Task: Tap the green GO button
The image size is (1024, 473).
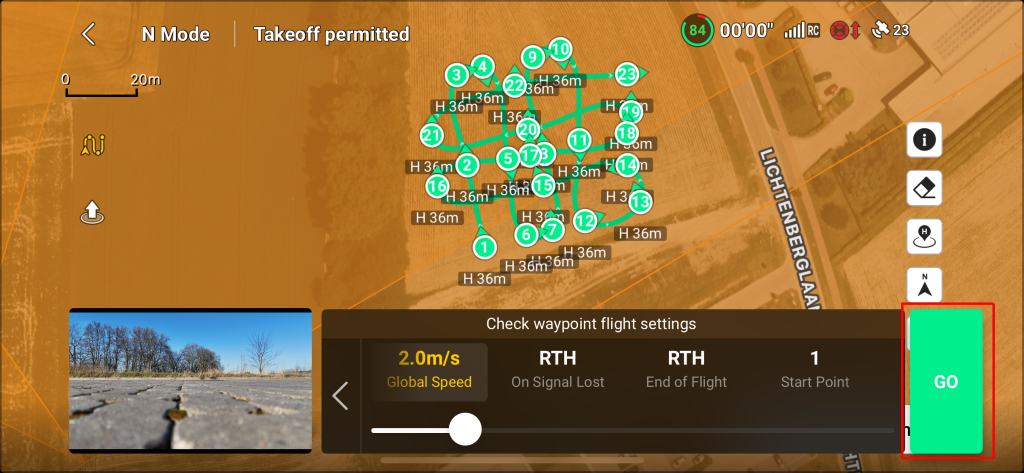Action: tap(945, 382)
